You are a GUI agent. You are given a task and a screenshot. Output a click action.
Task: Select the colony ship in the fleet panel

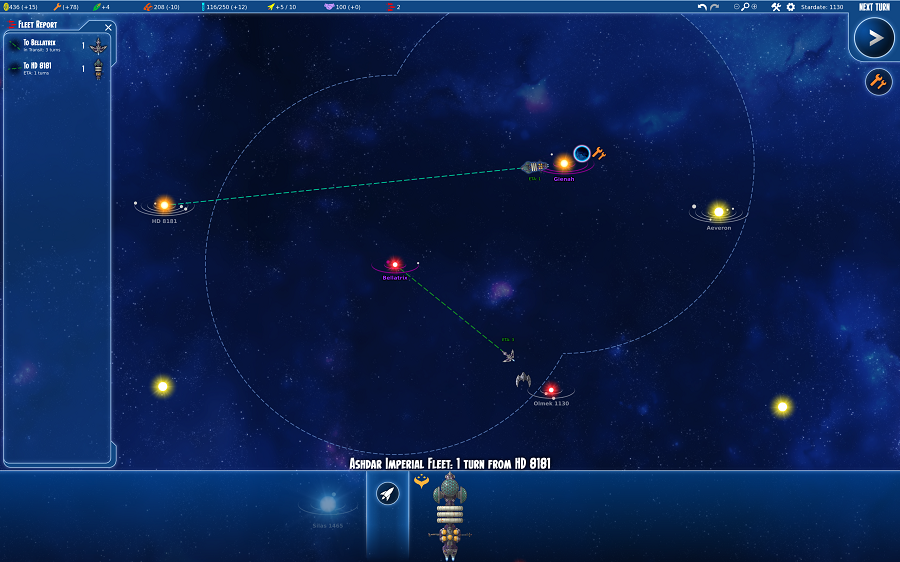(450, 510)
